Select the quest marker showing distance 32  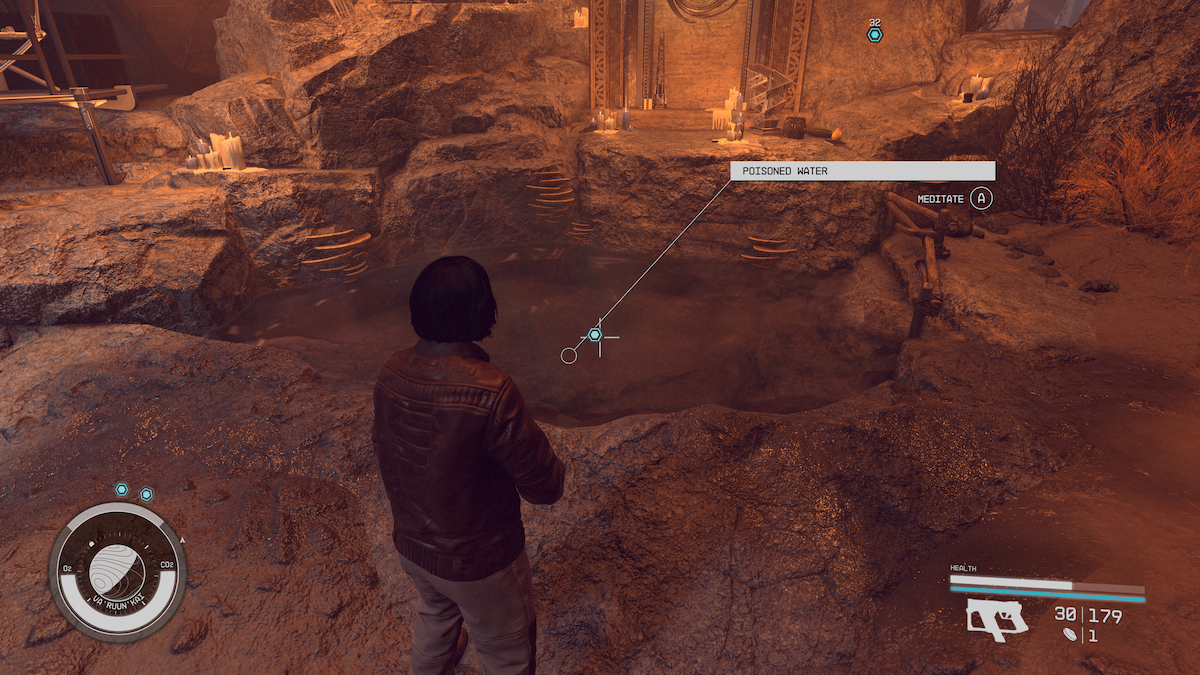pyautogui.click(x=875, y=35)
